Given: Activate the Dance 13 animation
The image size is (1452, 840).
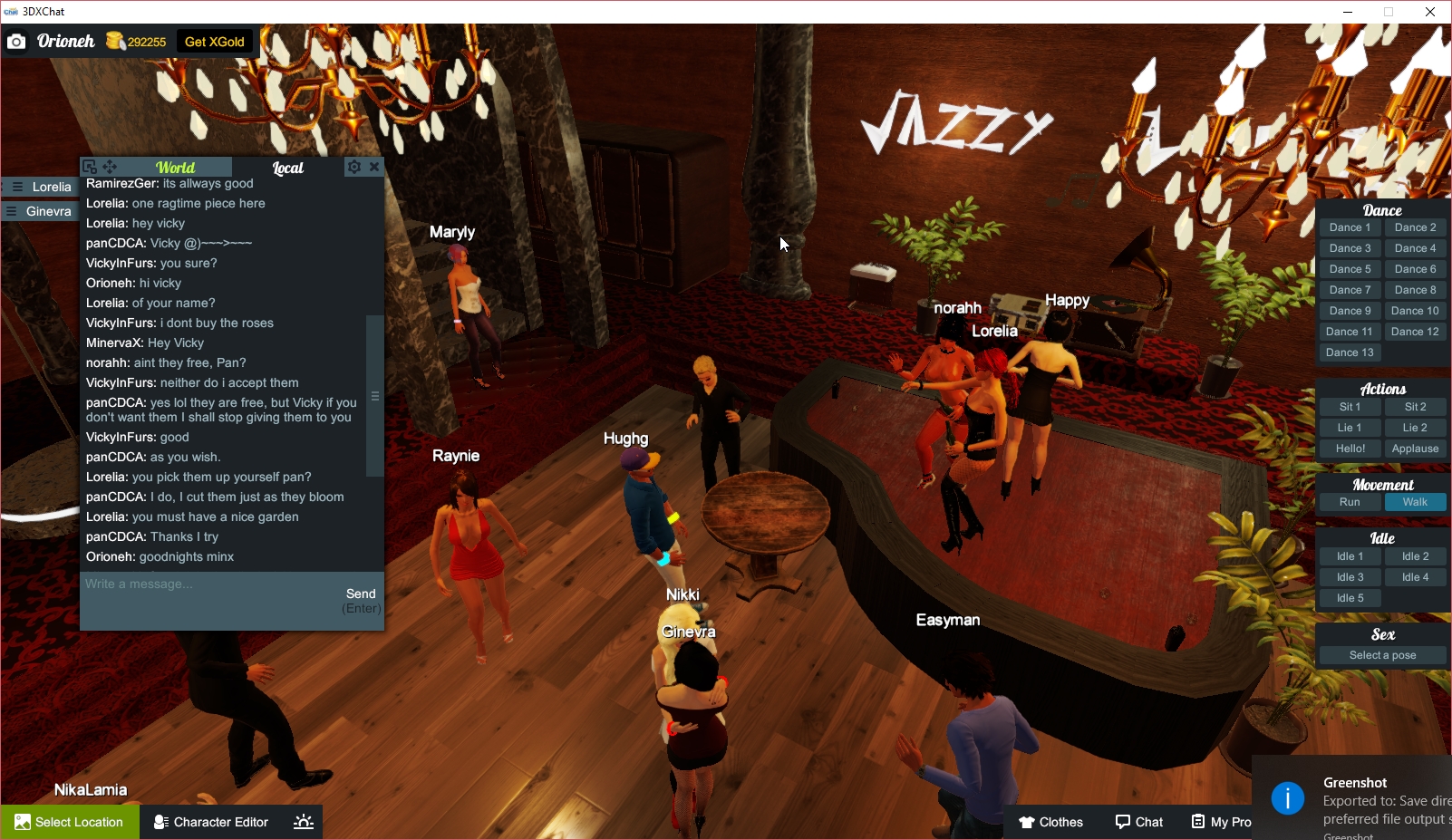Looking at the screenshot, I should coord(1350,352).
